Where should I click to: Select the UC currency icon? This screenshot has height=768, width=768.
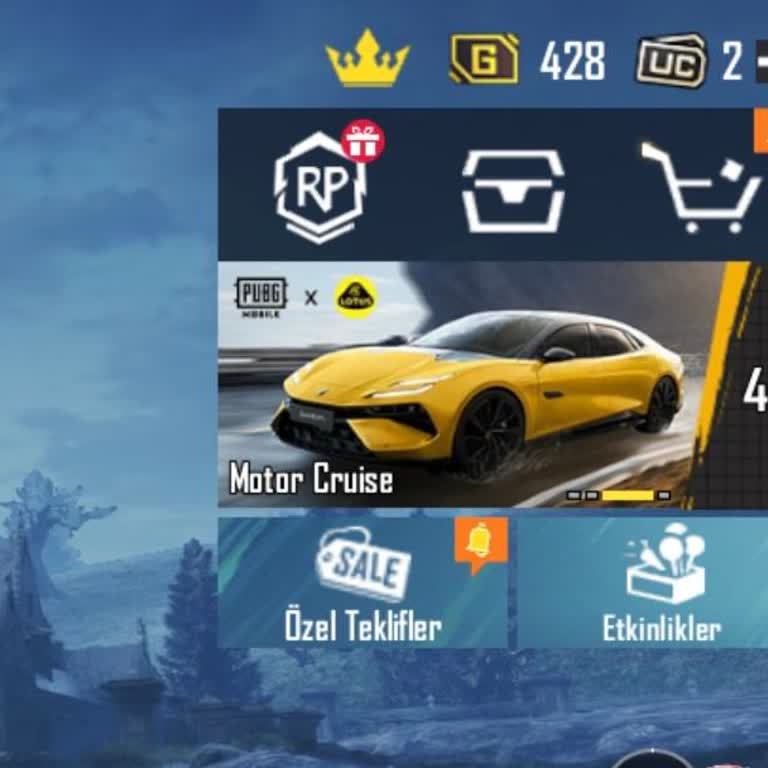click(x=671, y=61)
